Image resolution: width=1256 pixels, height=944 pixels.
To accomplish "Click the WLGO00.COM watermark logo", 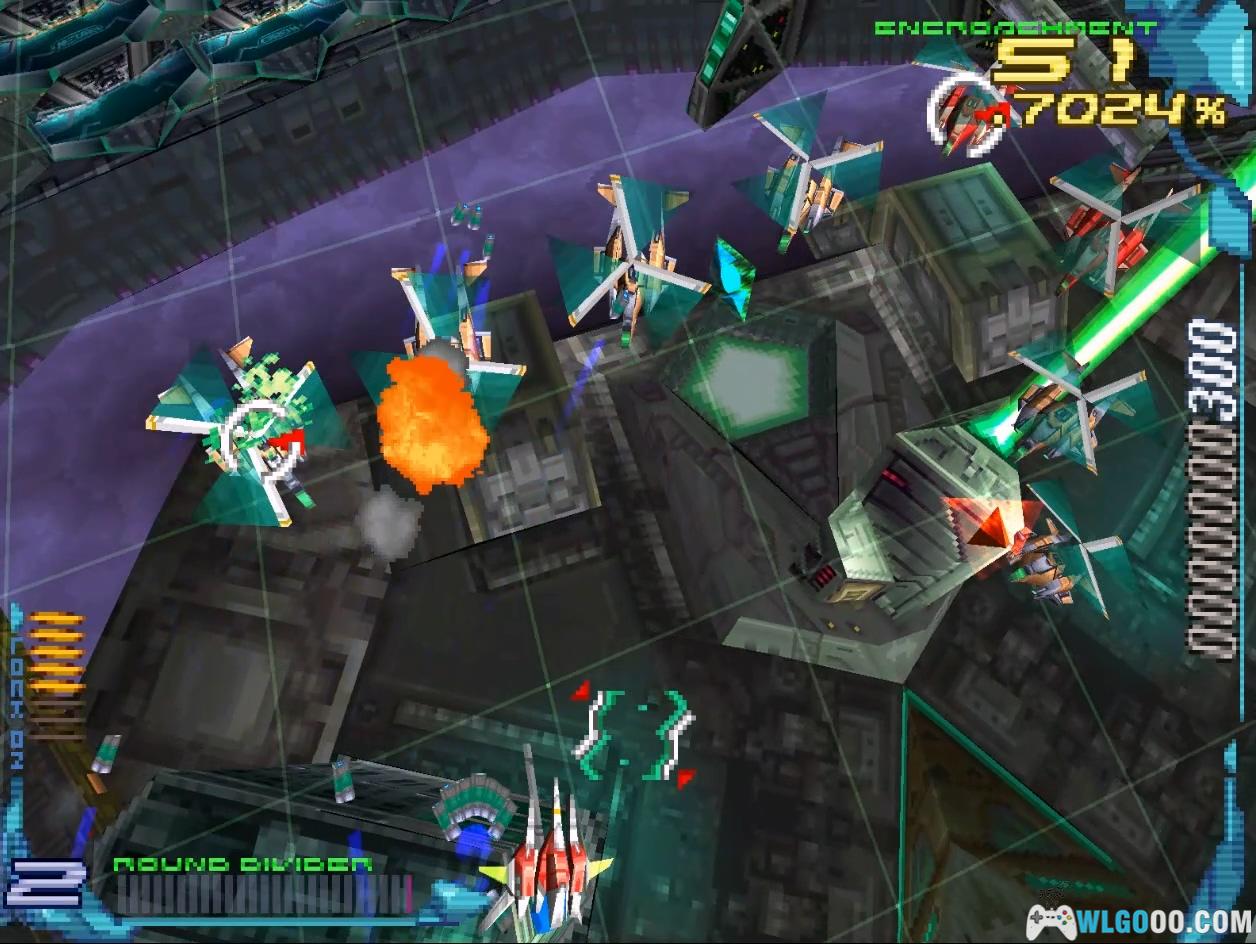I will [1139, 918].
